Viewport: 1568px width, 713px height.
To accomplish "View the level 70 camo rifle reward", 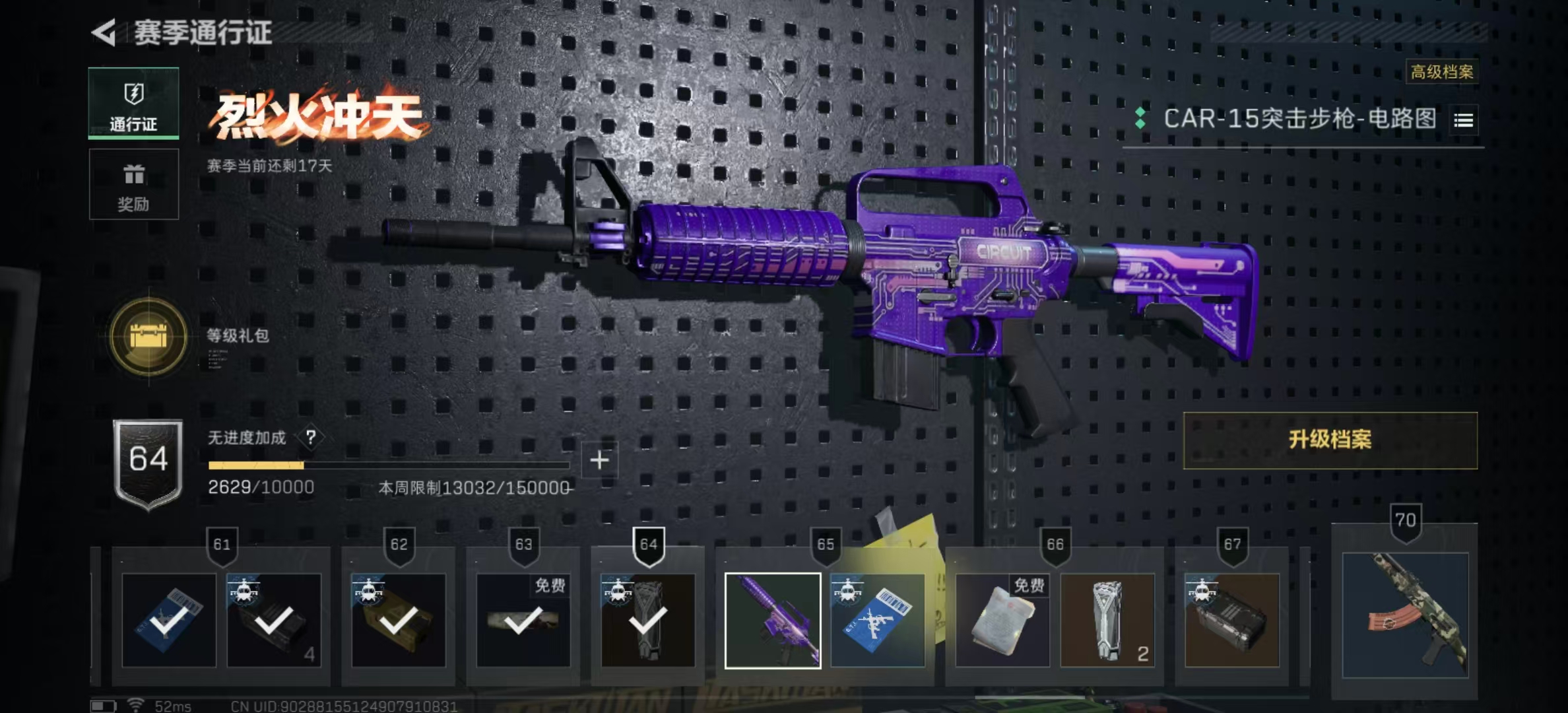I will pos(1405,615).
